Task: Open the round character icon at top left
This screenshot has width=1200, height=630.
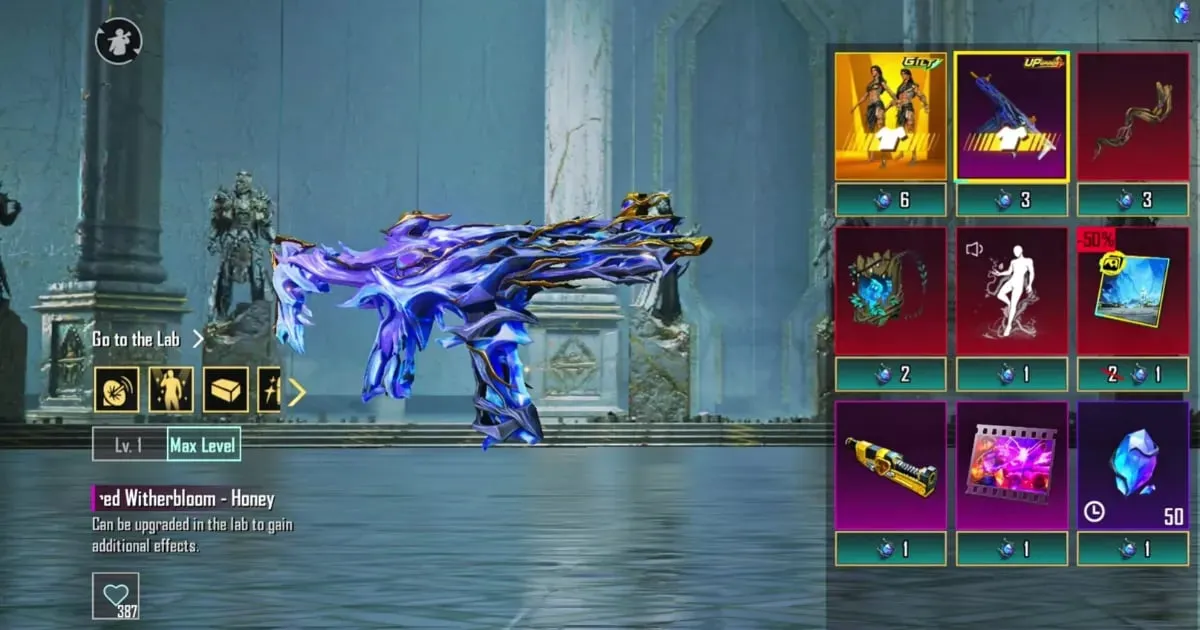Action: tap(119, 42)
